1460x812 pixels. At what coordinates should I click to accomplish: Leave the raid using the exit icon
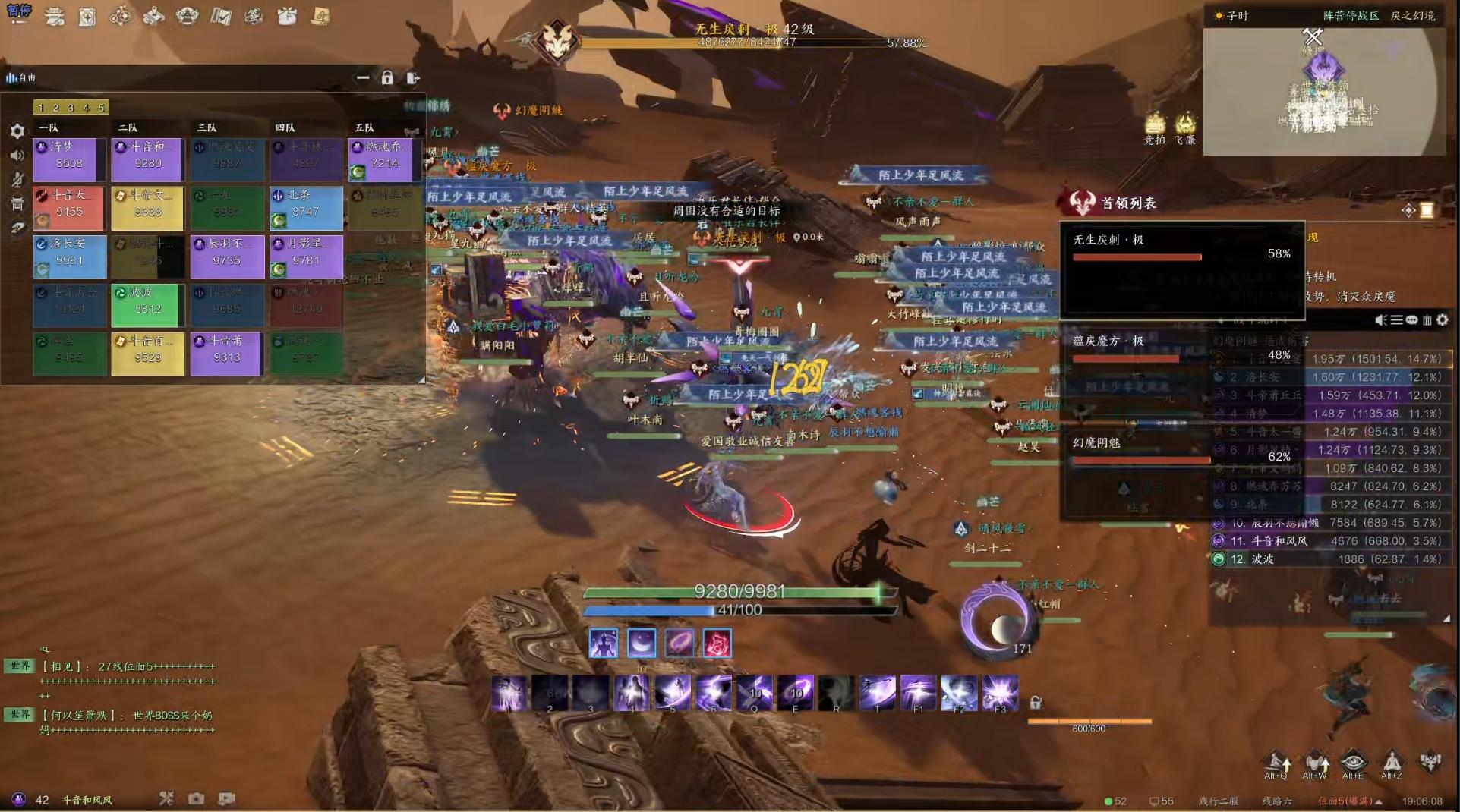point(413,77)
